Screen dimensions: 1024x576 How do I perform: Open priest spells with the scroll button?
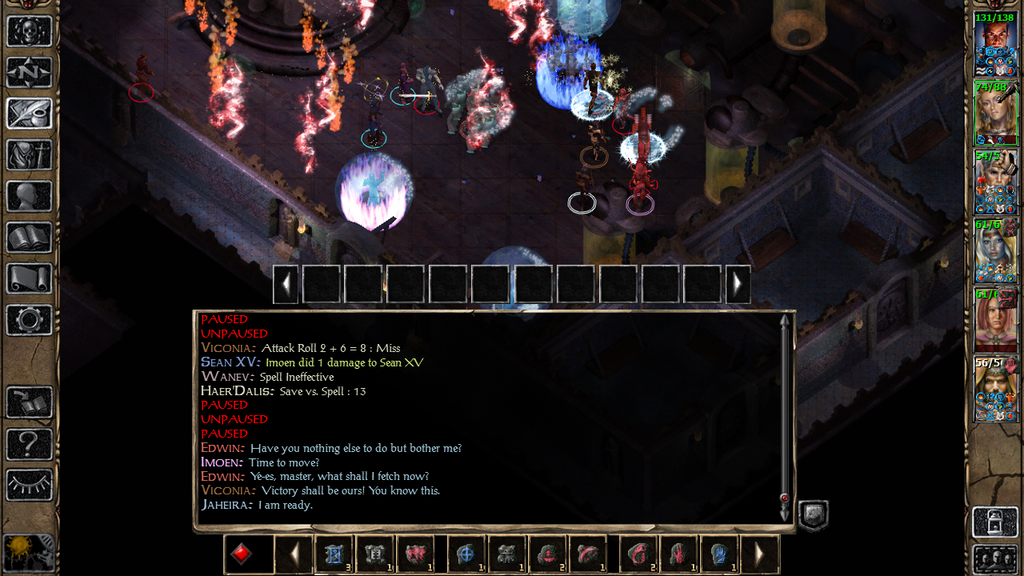click(x=29, y=278)
